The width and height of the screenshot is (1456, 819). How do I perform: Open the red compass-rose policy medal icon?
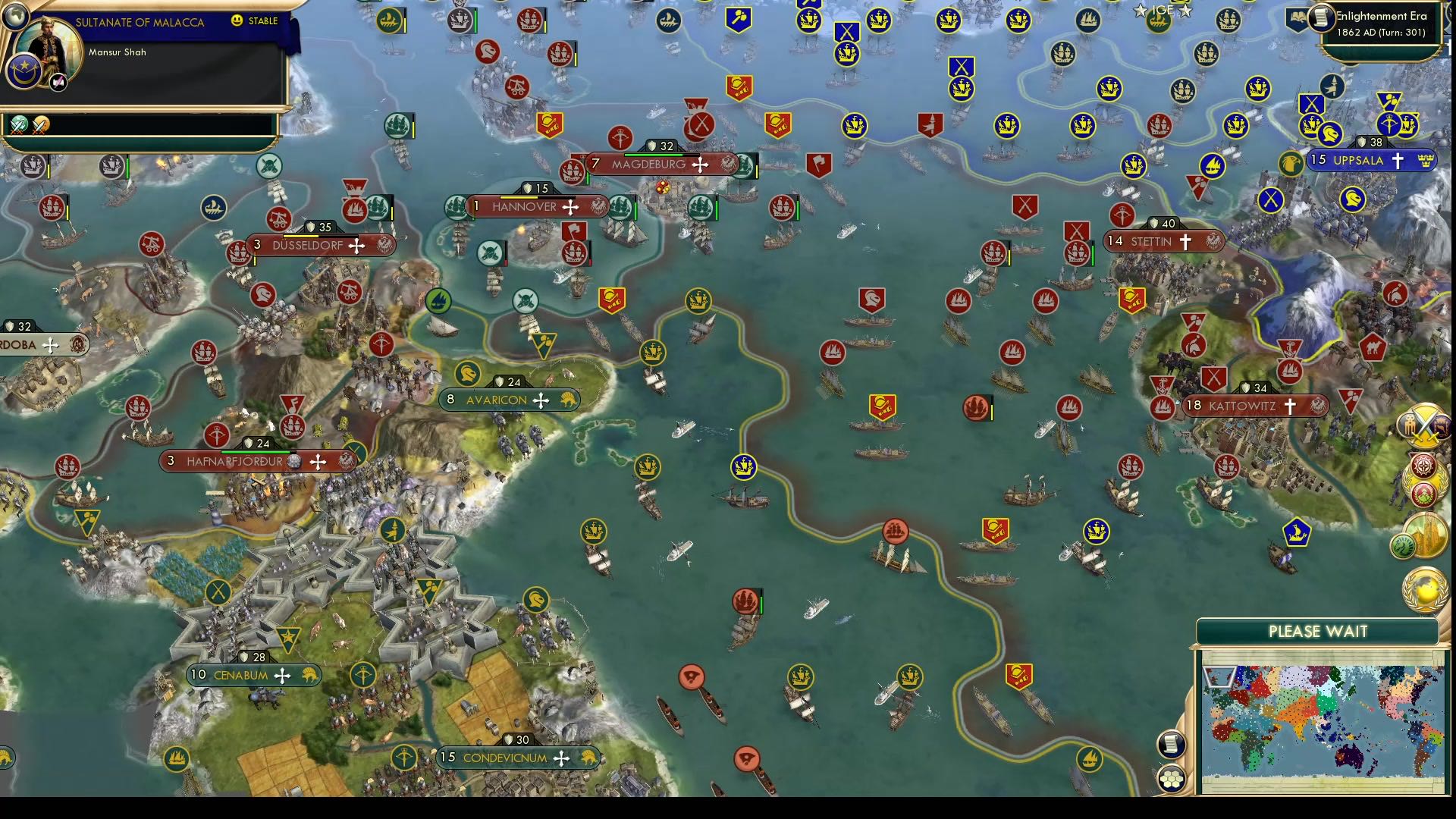pyautogui.click(x=1423, y=466)
